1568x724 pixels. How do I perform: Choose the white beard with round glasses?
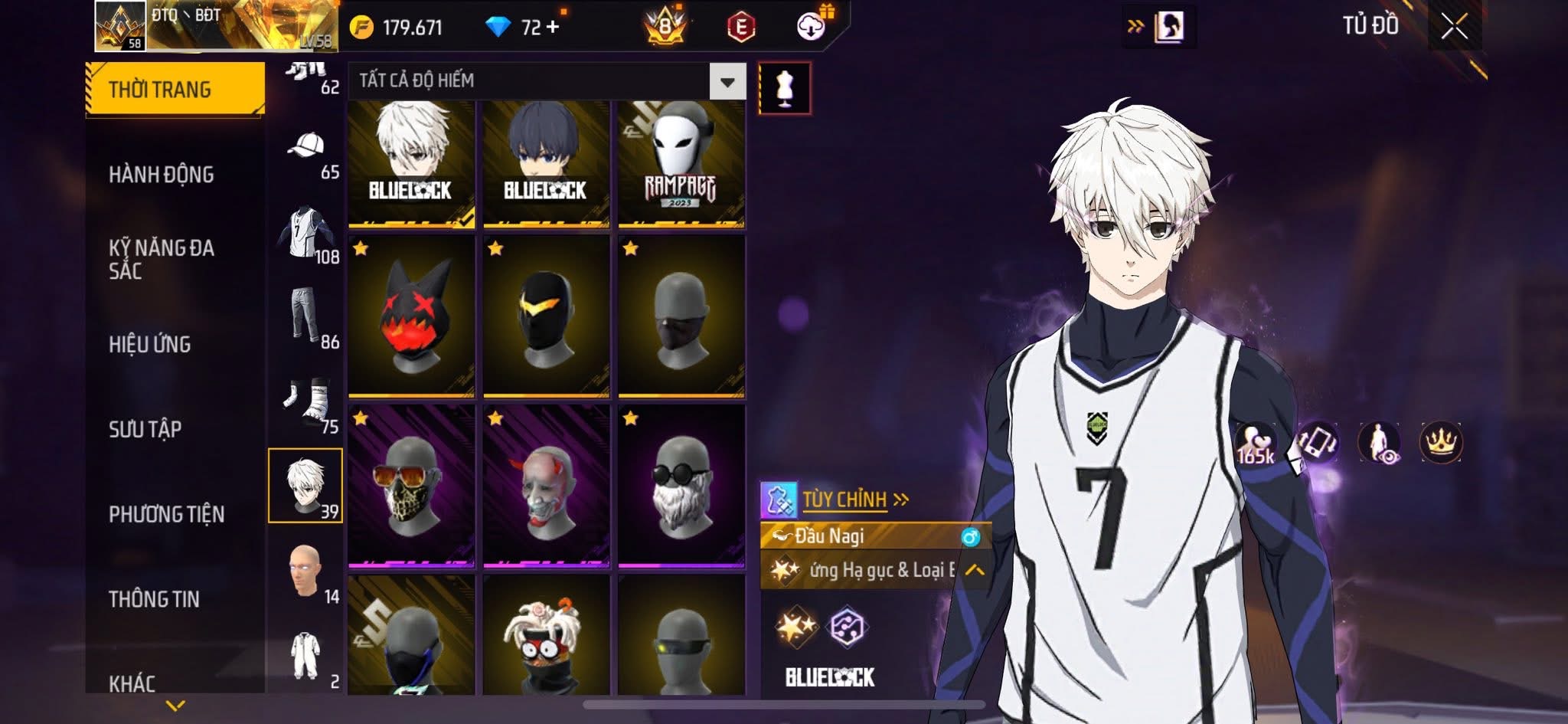tap(681, 486)
